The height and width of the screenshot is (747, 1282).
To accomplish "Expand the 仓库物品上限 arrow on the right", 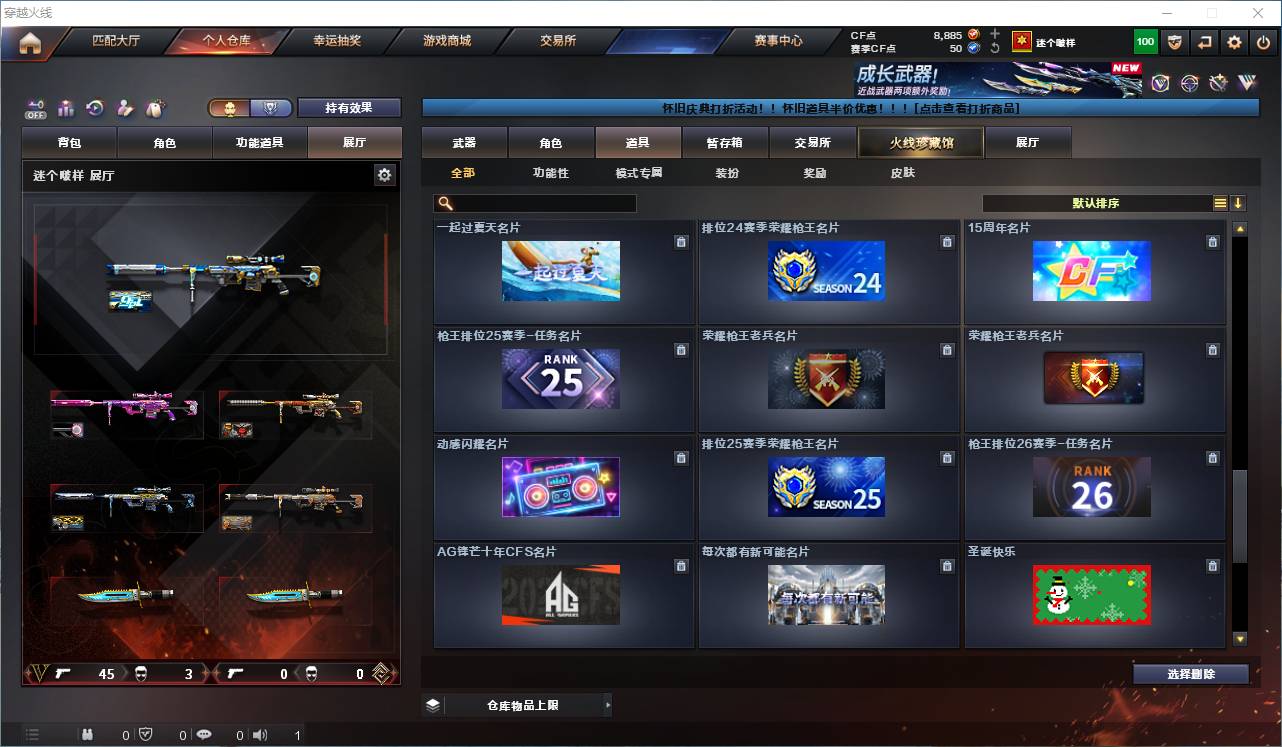I will pos(608,704).
